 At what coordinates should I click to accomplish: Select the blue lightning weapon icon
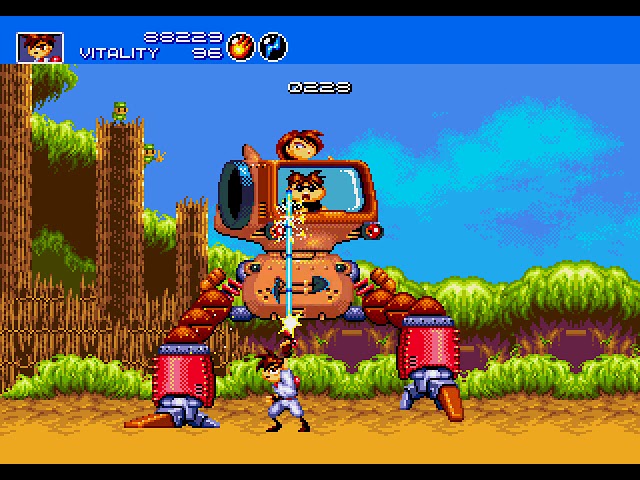pyautogui.click(x=273, y=46)
